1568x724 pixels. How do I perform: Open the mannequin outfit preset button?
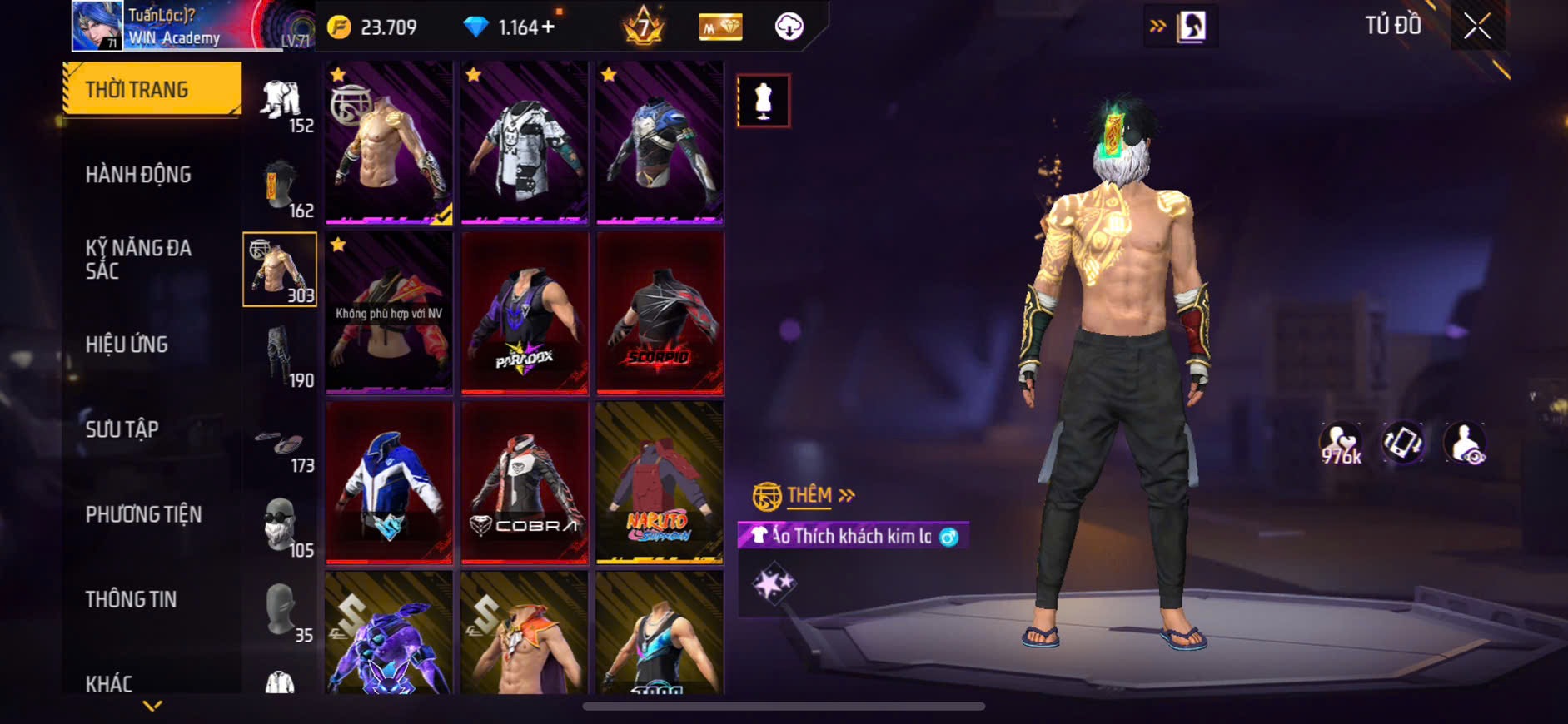coord(763,101)
